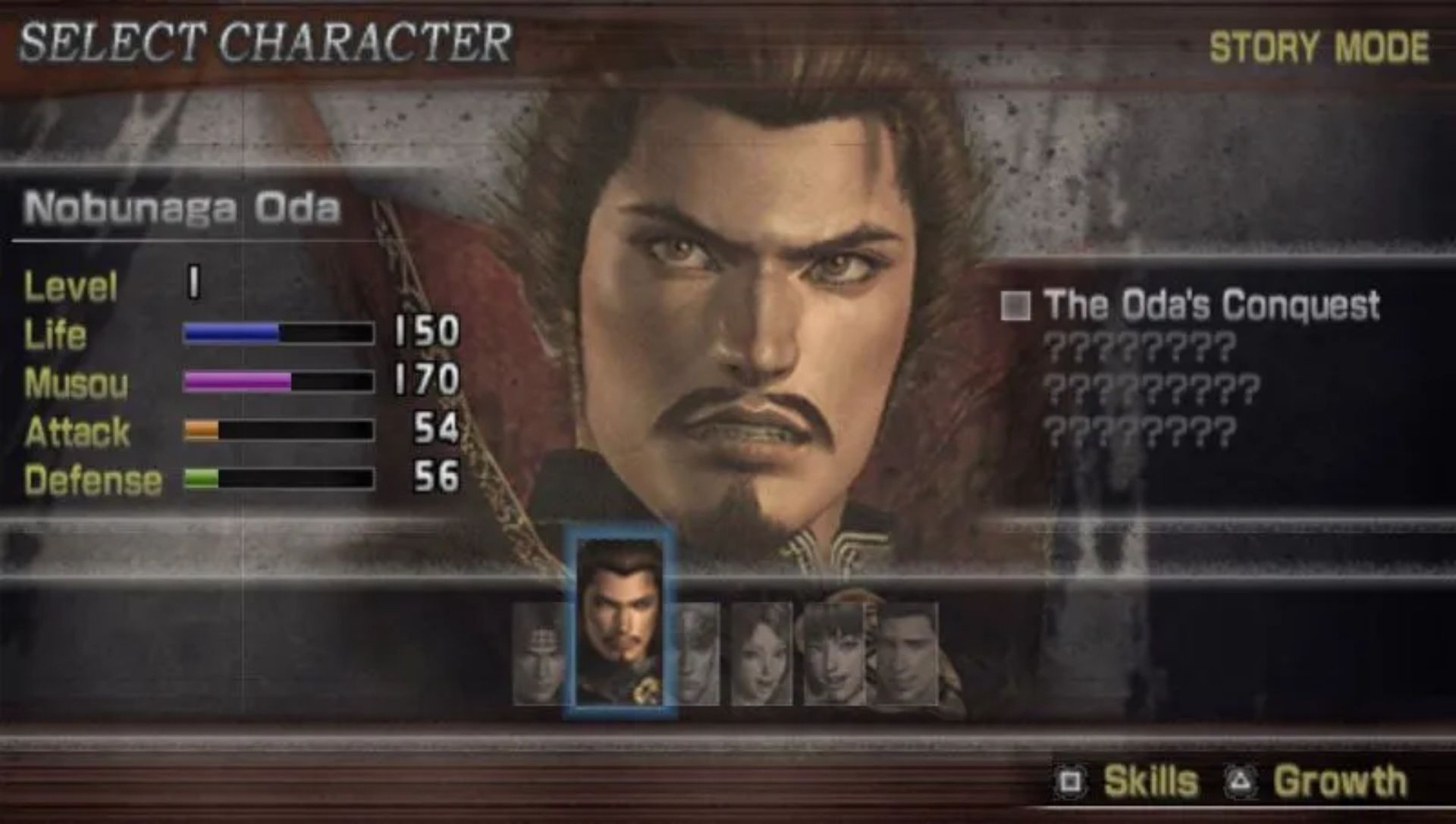Select the greyed woman portrait with side-swept hair
The width and height of the screenshot is (1456, 824).
(761, 653)
